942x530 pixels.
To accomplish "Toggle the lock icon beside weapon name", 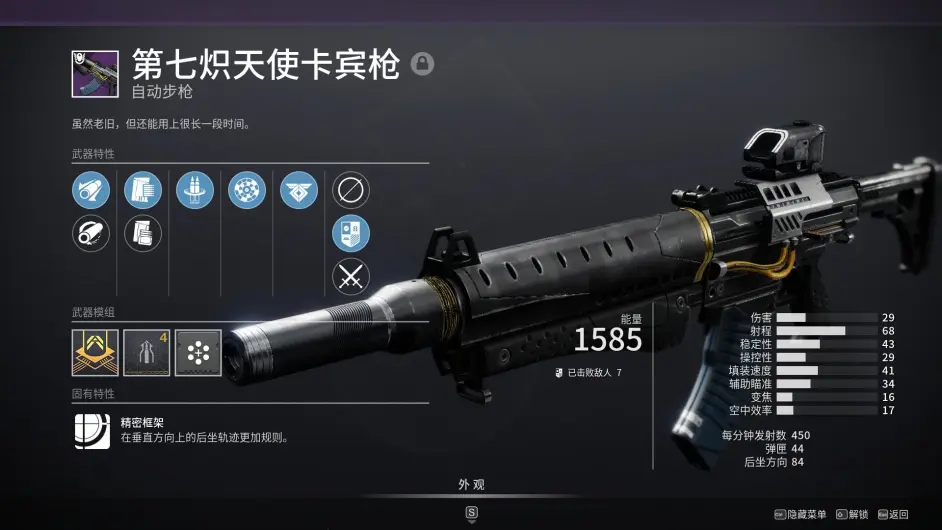I will 422,65.
